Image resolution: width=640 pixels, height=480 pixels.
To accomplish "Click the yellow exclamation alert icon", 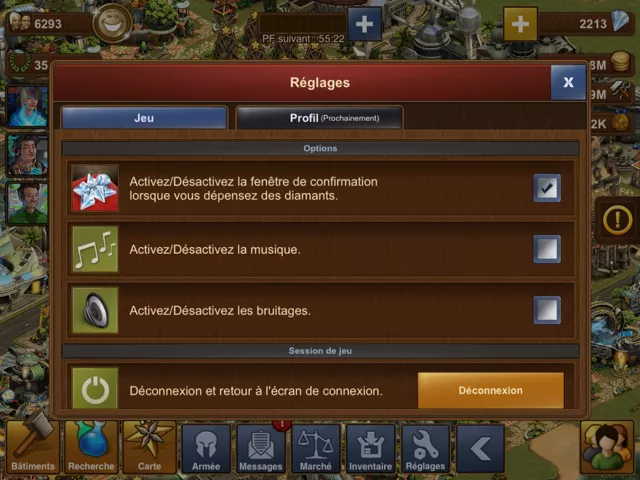I will (x=617, y=217).
